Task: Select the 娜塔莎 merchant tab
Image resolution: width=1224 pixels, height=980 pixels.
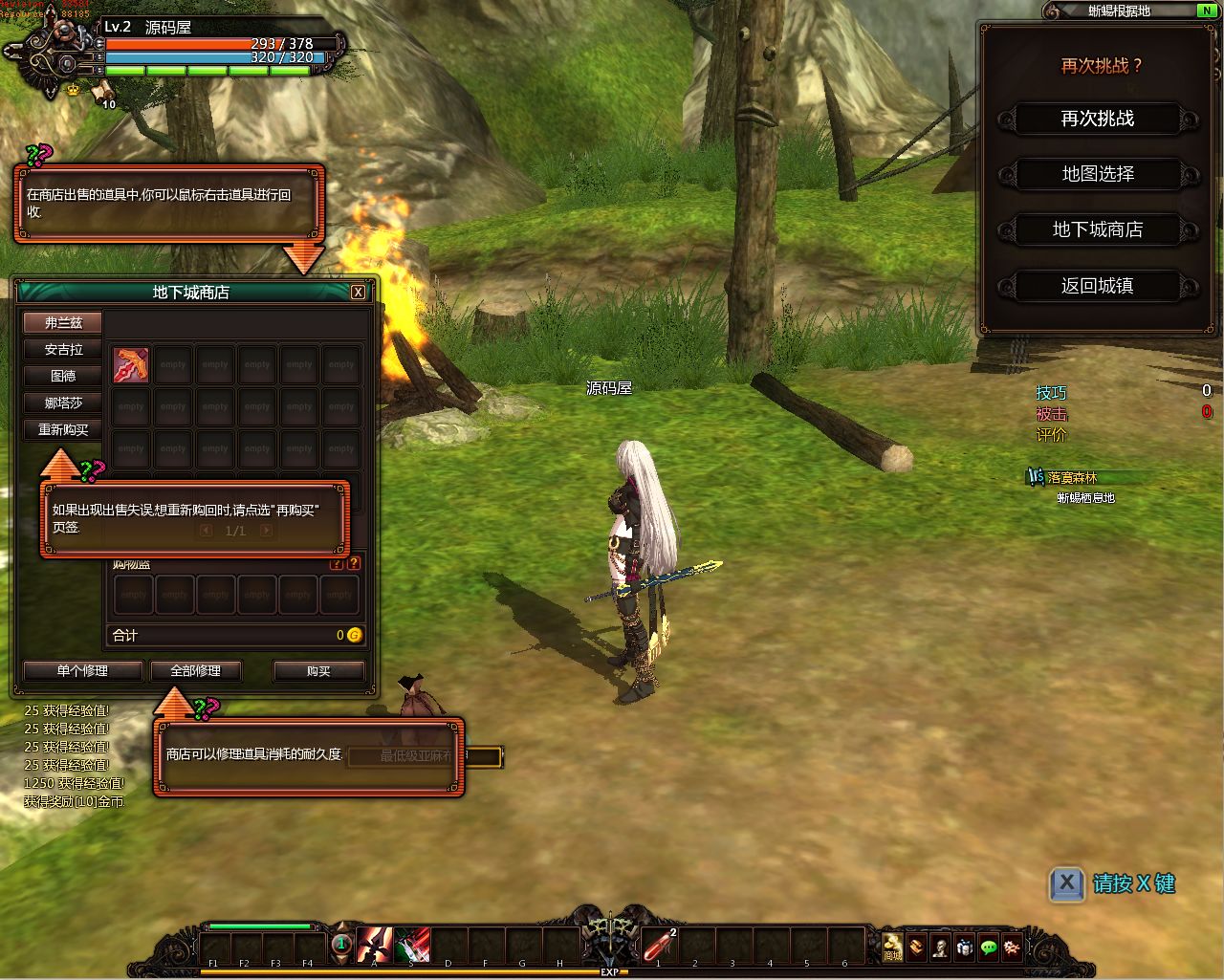Action: click(63, 403)
